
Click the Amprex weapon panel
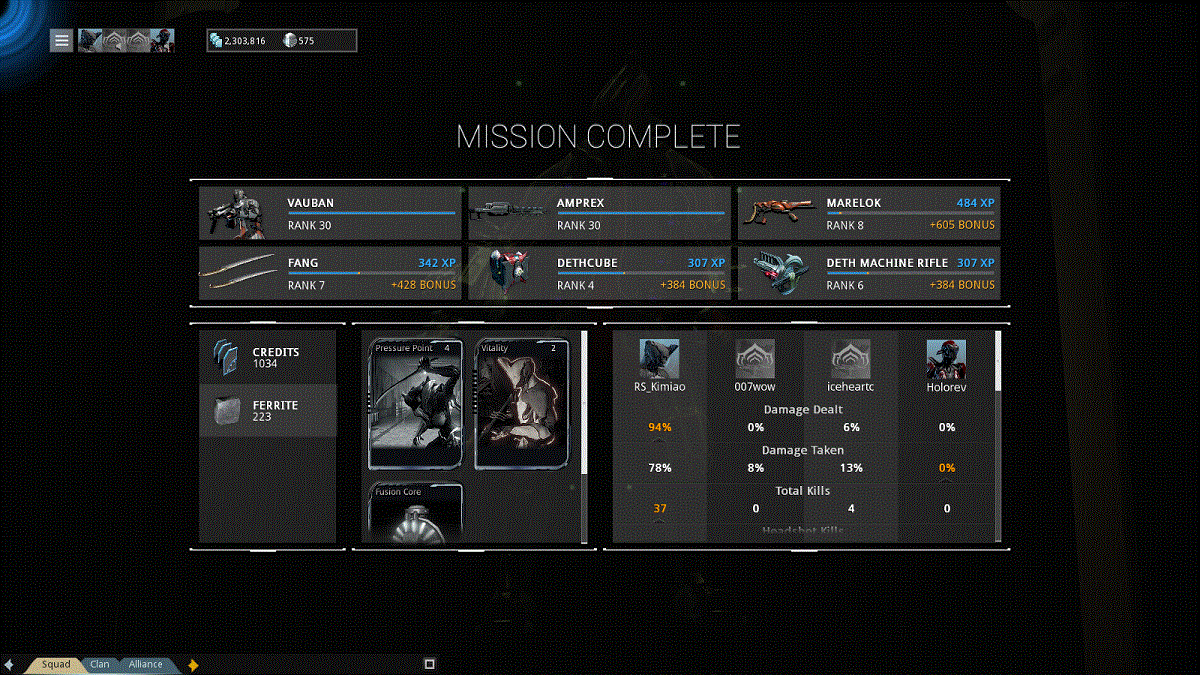(x=600, y=214)
